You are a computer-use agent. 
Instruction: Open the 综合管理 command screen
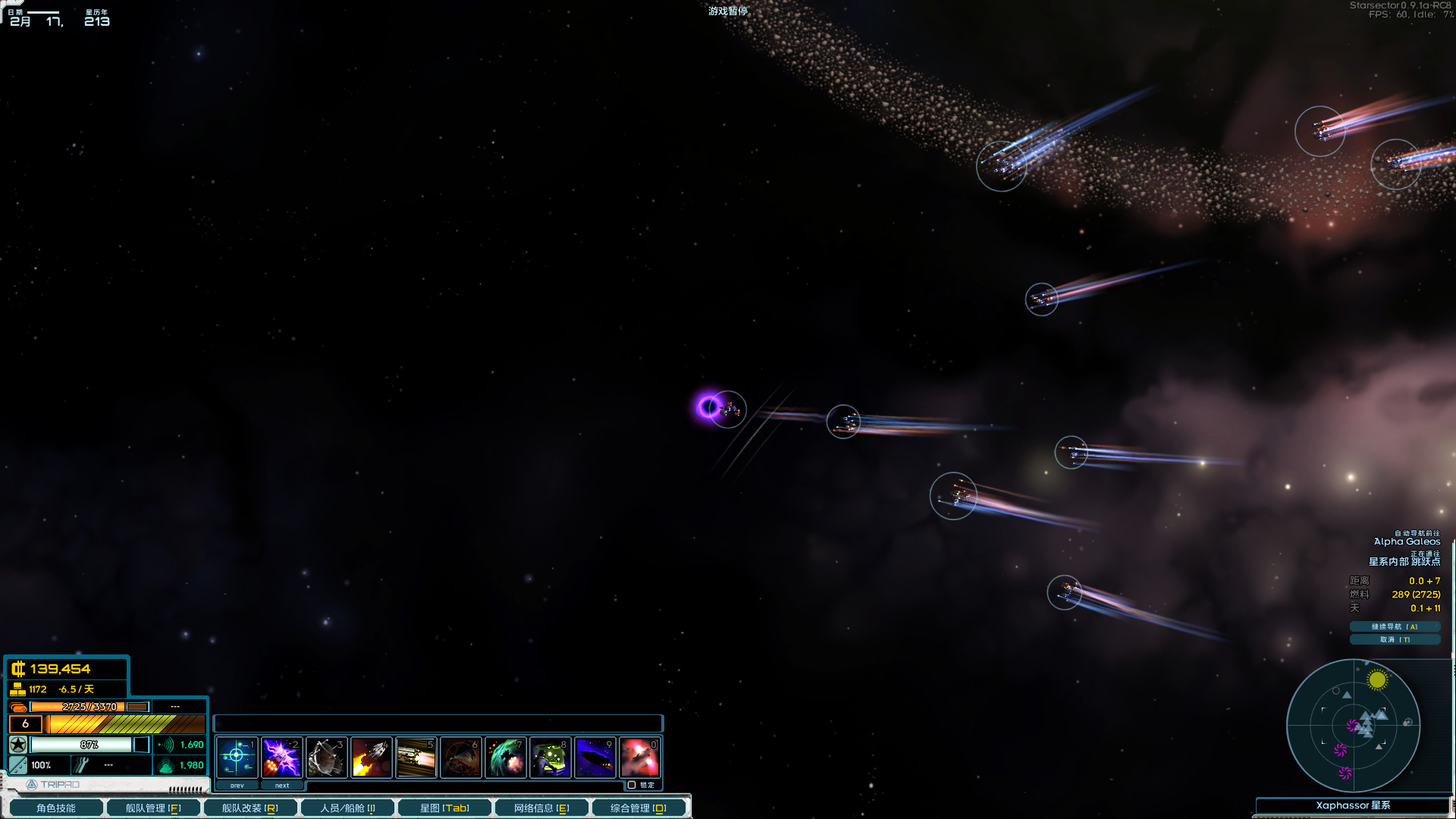[x=639, y=808]
